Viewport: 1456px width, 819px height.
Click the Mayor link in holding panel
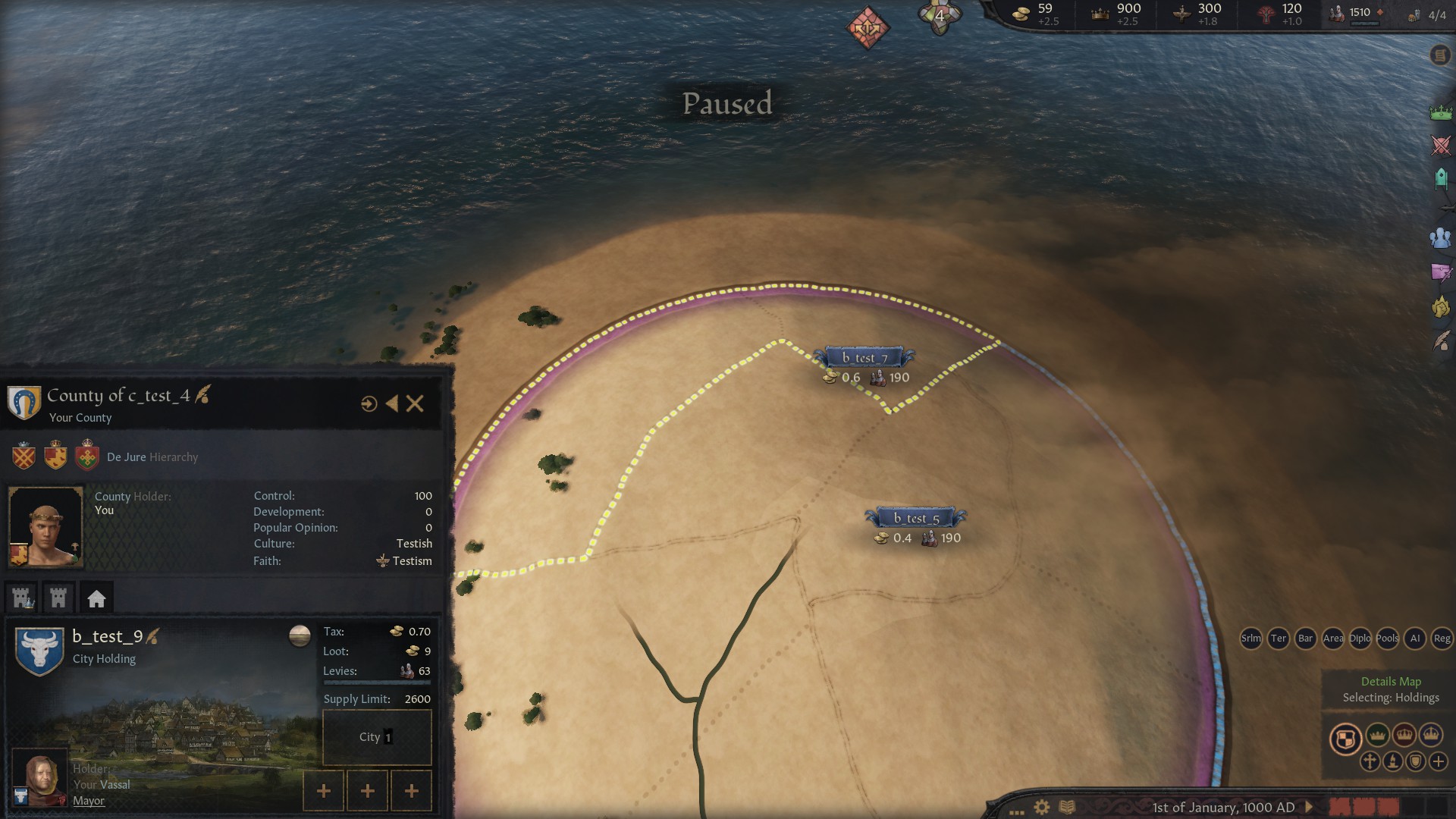(89, 800)
